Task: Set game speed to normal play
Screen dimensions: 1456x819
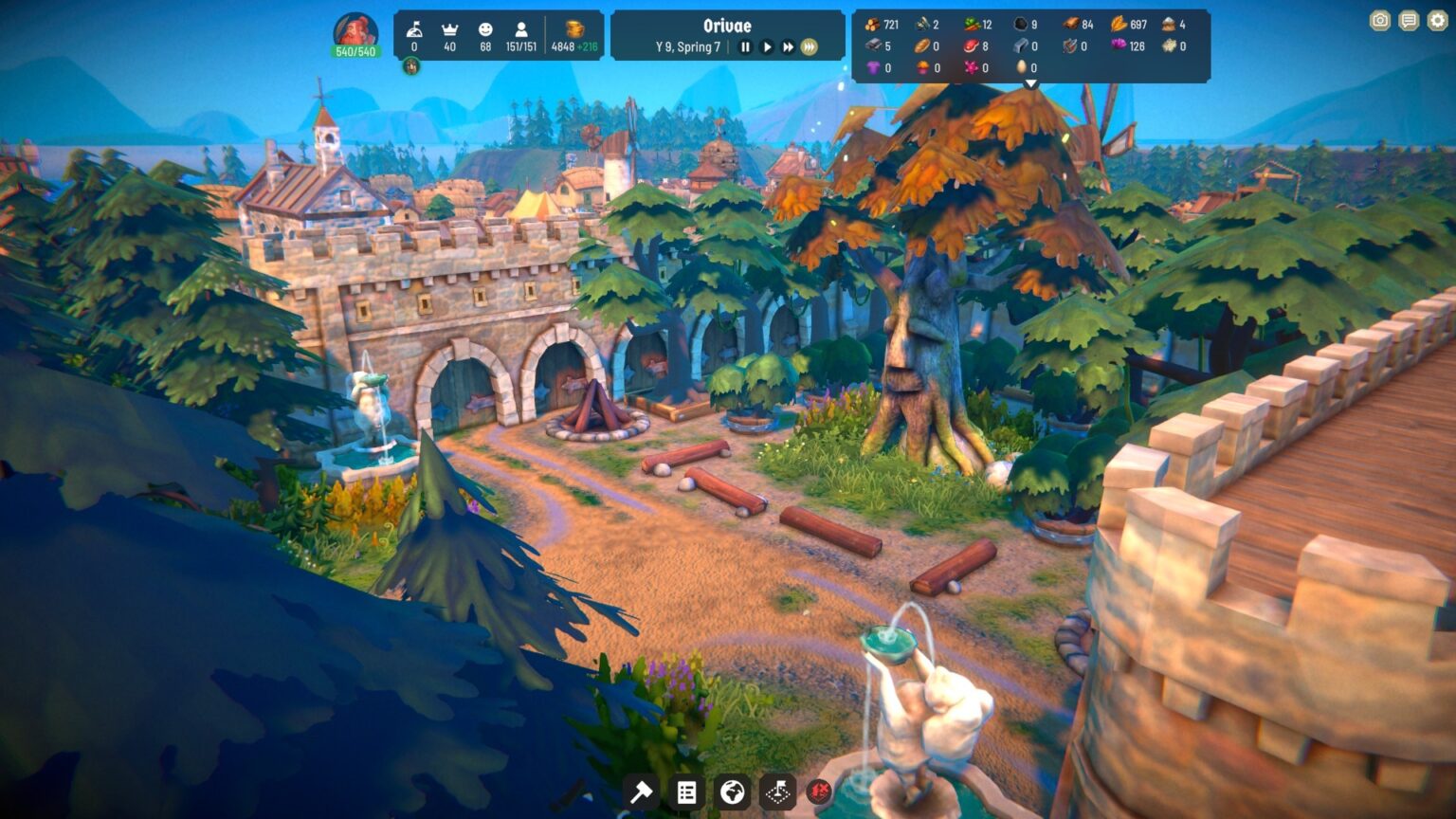Action: pyautogui.click(x=767, y=46)
